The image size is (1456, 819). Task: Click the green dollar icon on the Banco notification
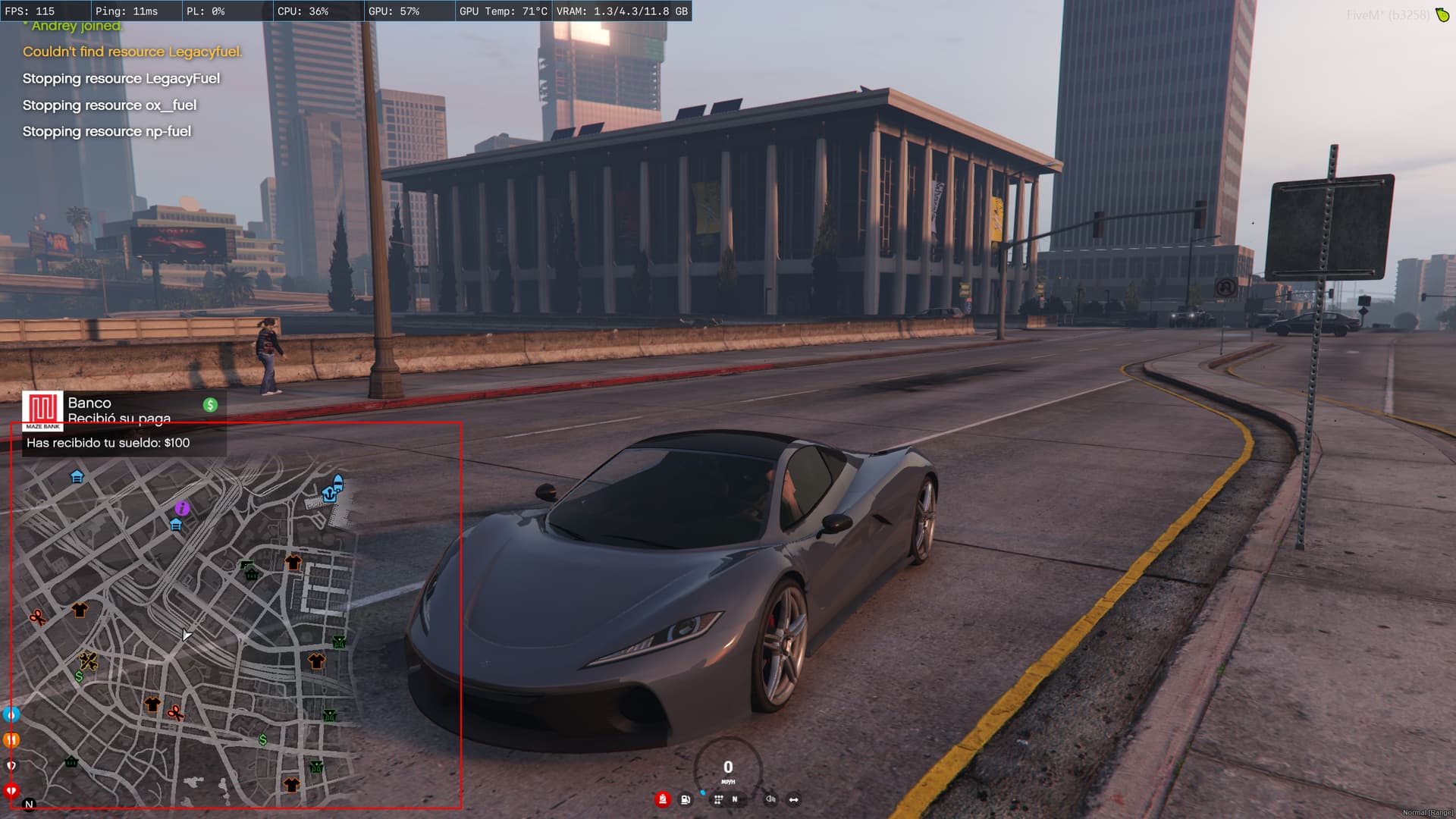[210, 405]
